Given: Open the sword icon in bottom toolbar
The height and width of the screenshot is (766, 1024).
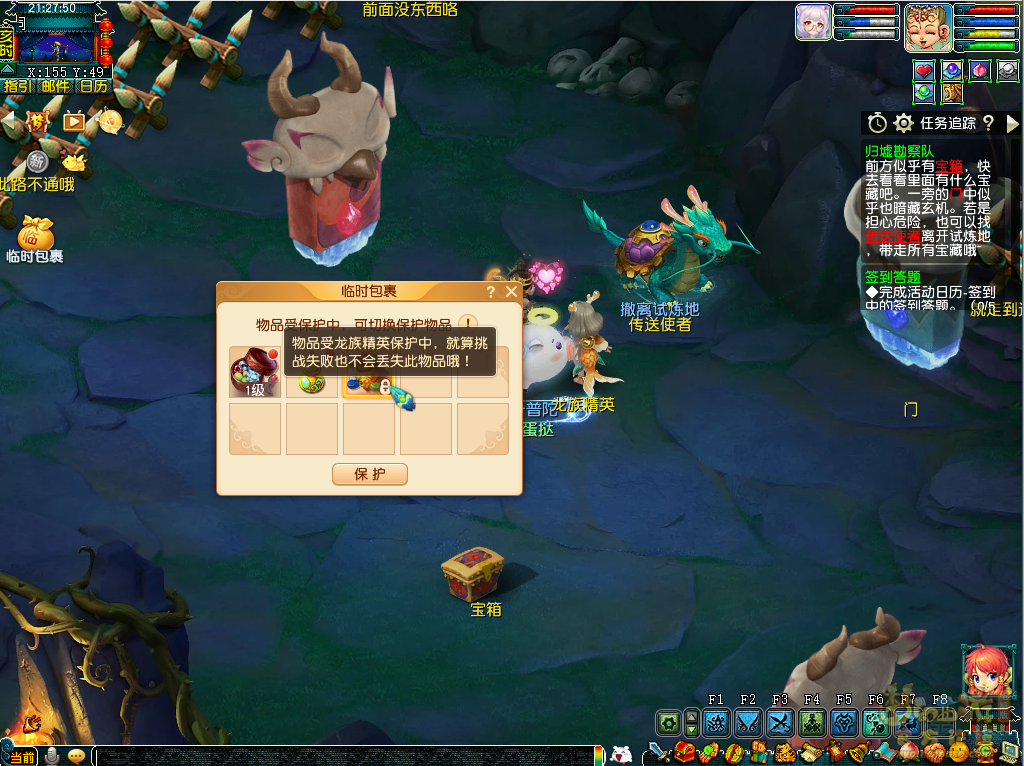Looking at the screenshot, I should (x=657, y=752).
